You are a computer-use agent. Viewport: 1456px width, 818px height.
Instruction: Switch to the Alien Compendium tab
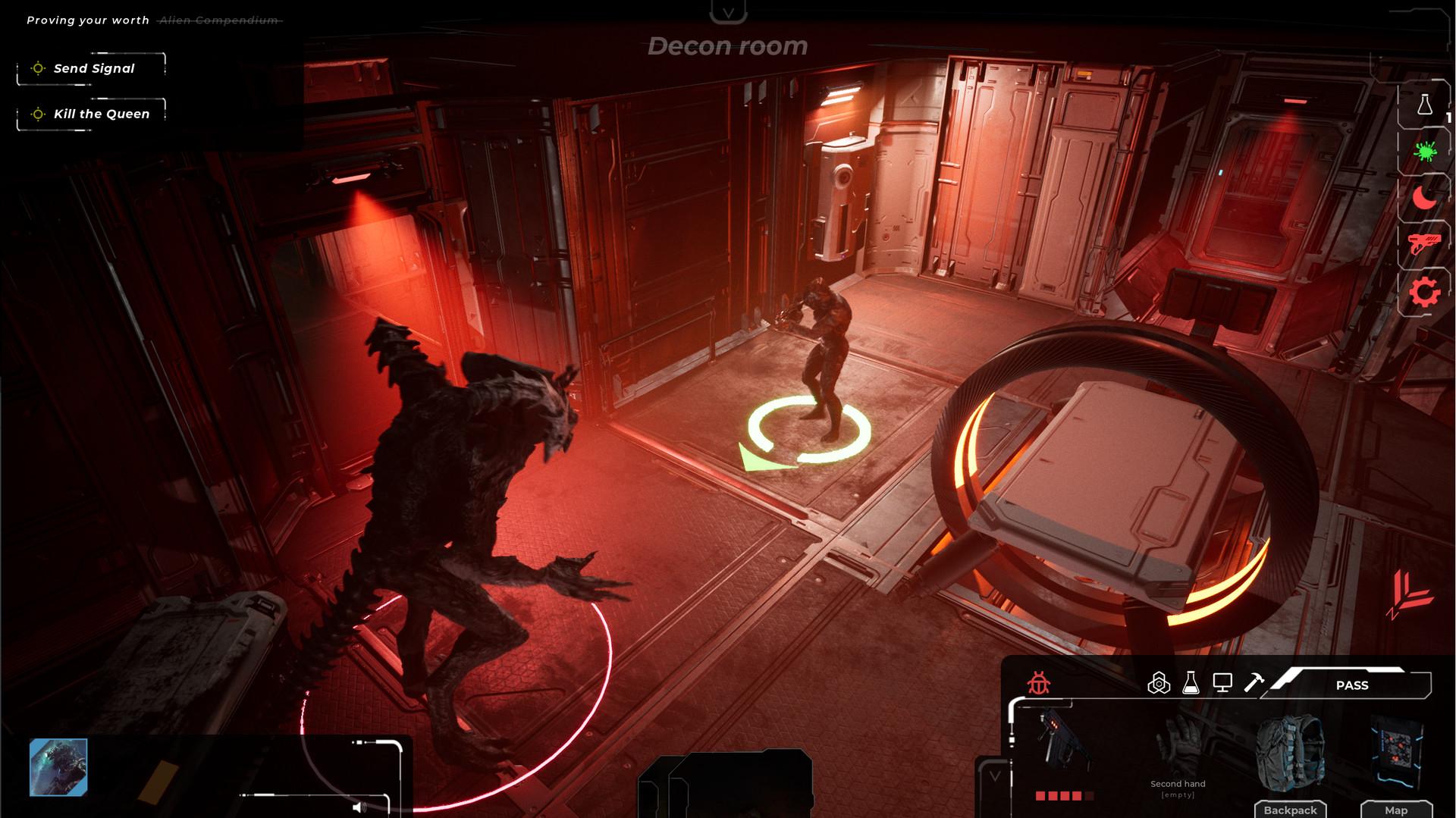[216, 20]
